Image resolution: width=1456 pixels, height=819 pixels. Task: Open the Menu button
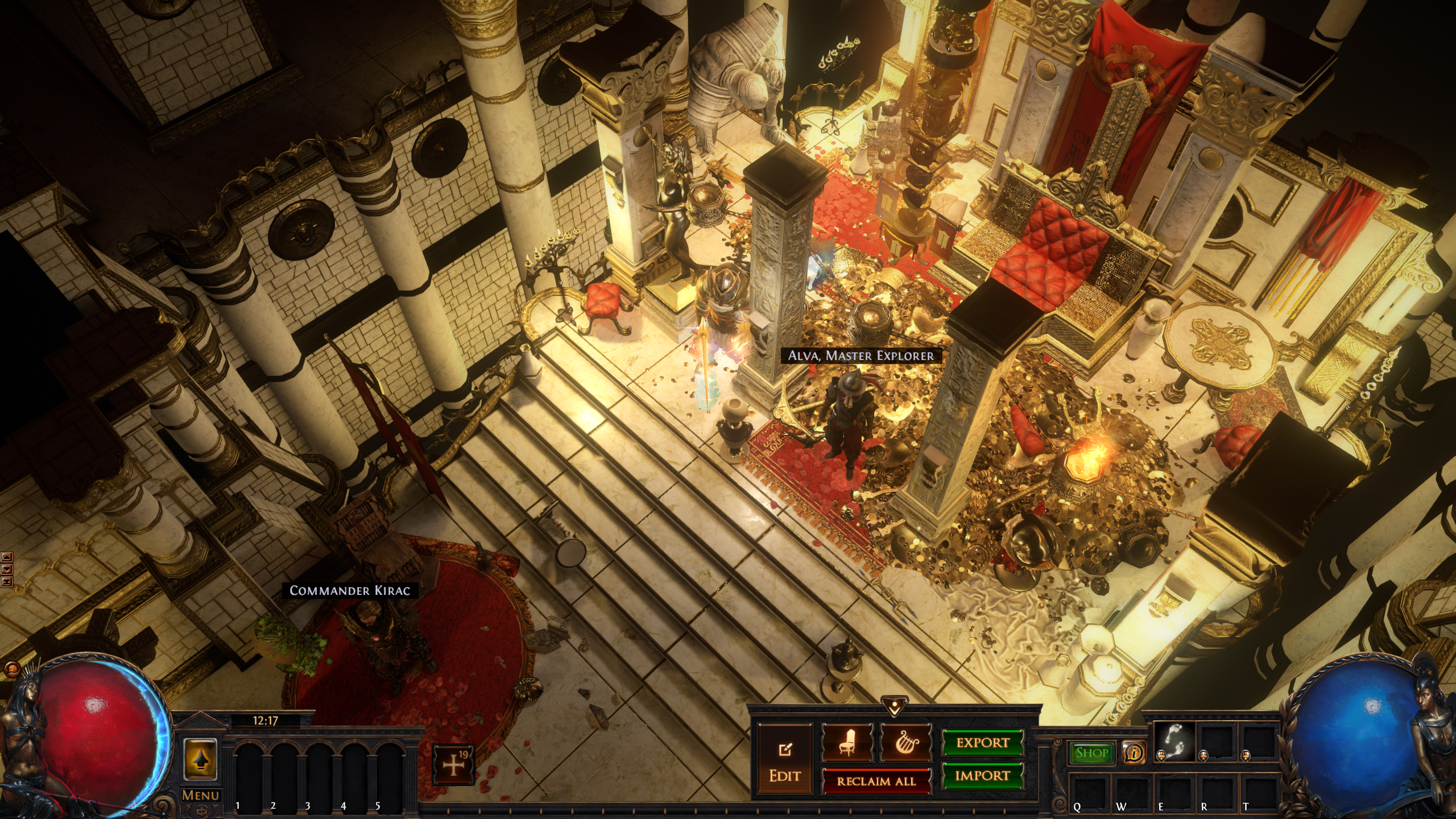click(200, 795)
